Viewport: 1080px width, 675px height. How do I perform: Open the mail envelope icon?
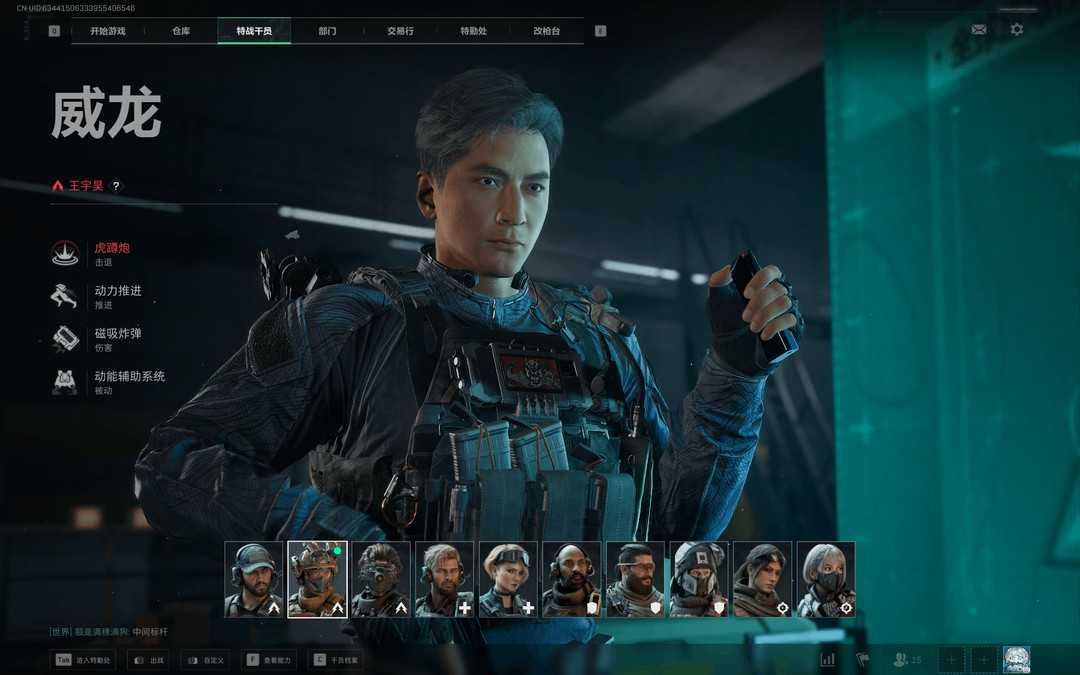978,29
